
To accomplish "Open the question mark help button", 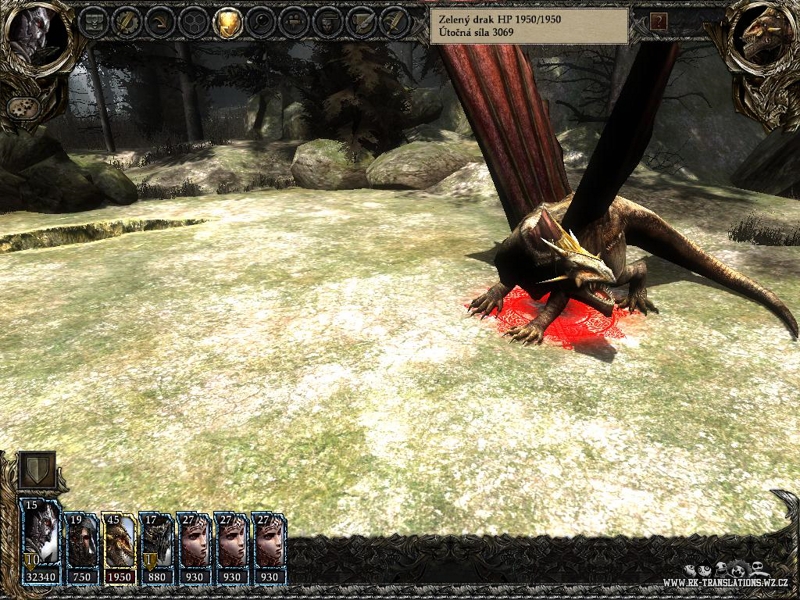I will click(658, 21).
